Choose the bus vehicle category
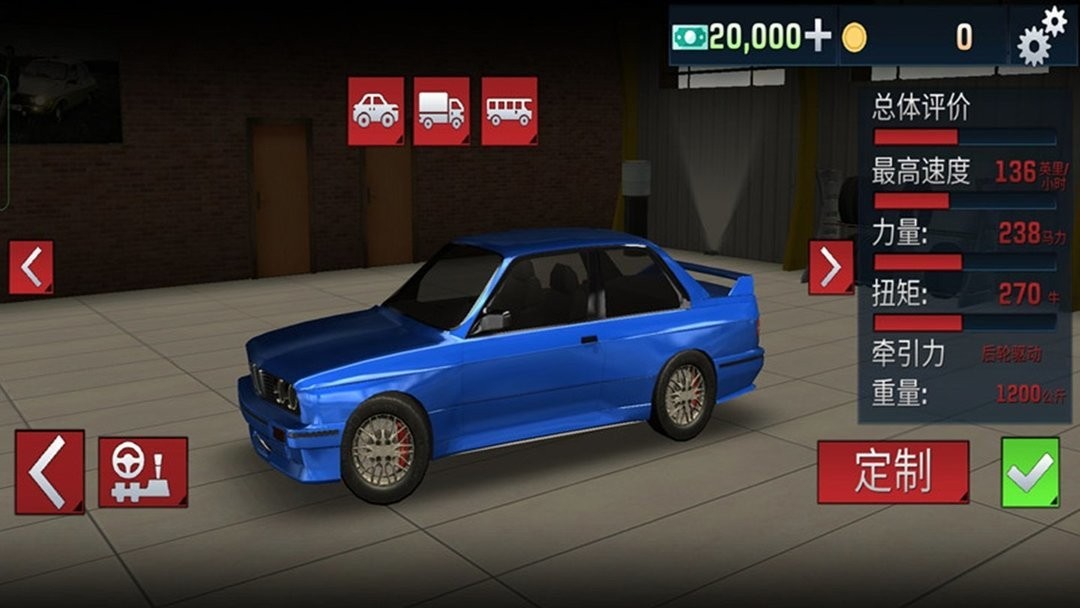Viewport: 1080px width, 608px height. tap(509, 111)
